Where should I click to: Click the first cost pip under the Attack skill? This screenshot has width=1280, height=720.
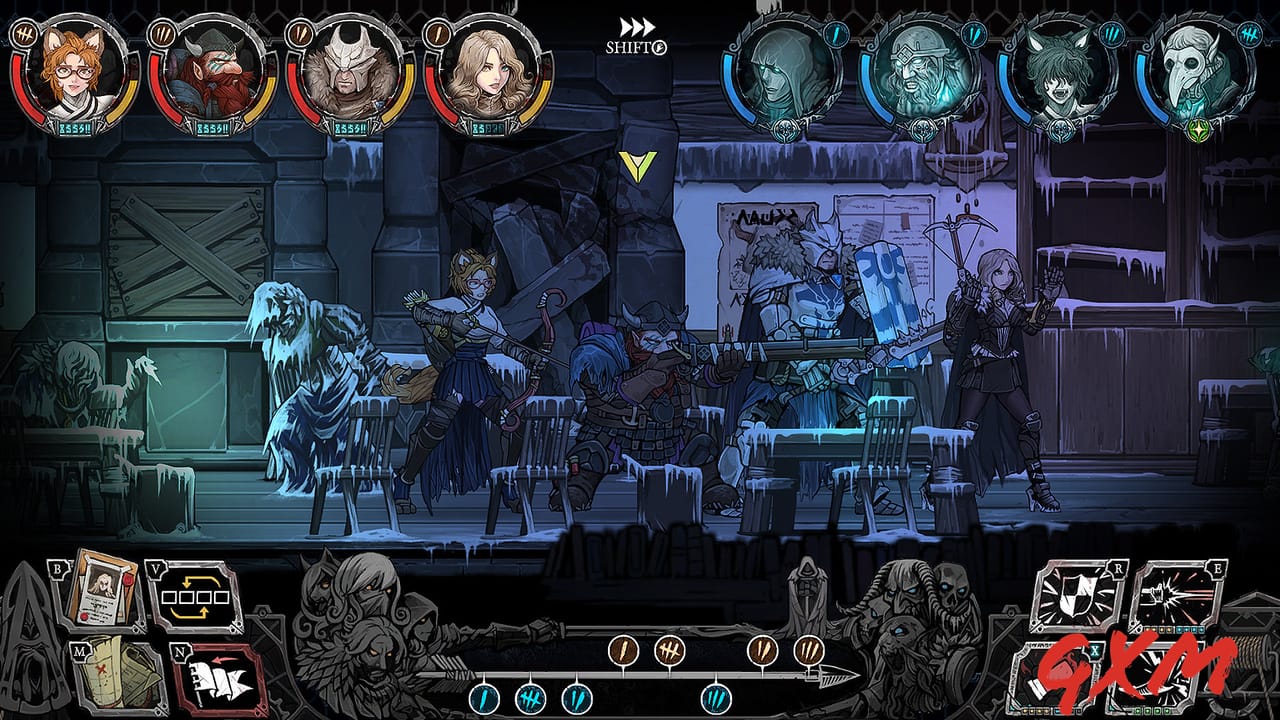[x=1146, y=629]
